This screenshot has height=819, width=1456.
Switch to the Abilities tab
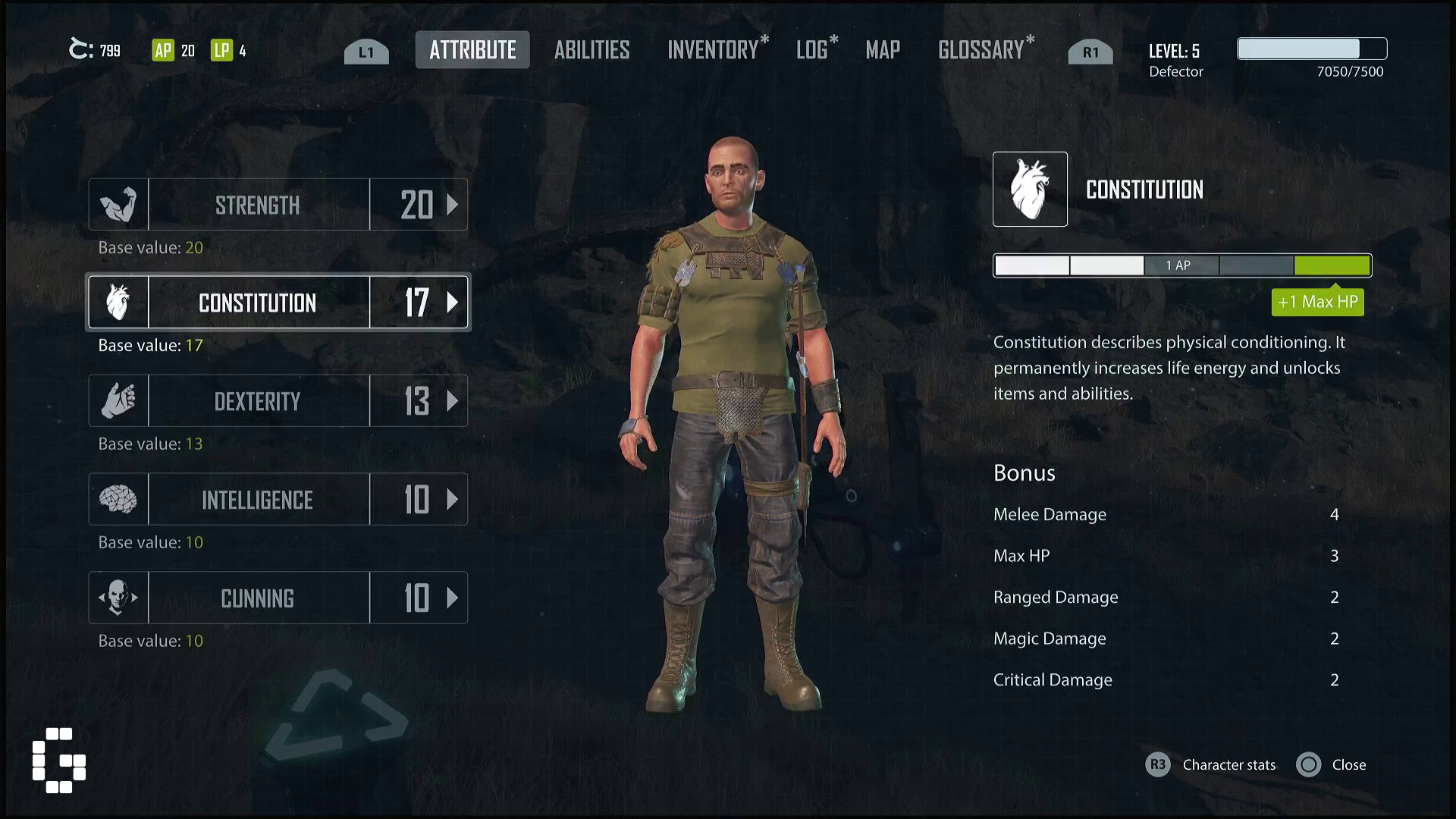591,50
